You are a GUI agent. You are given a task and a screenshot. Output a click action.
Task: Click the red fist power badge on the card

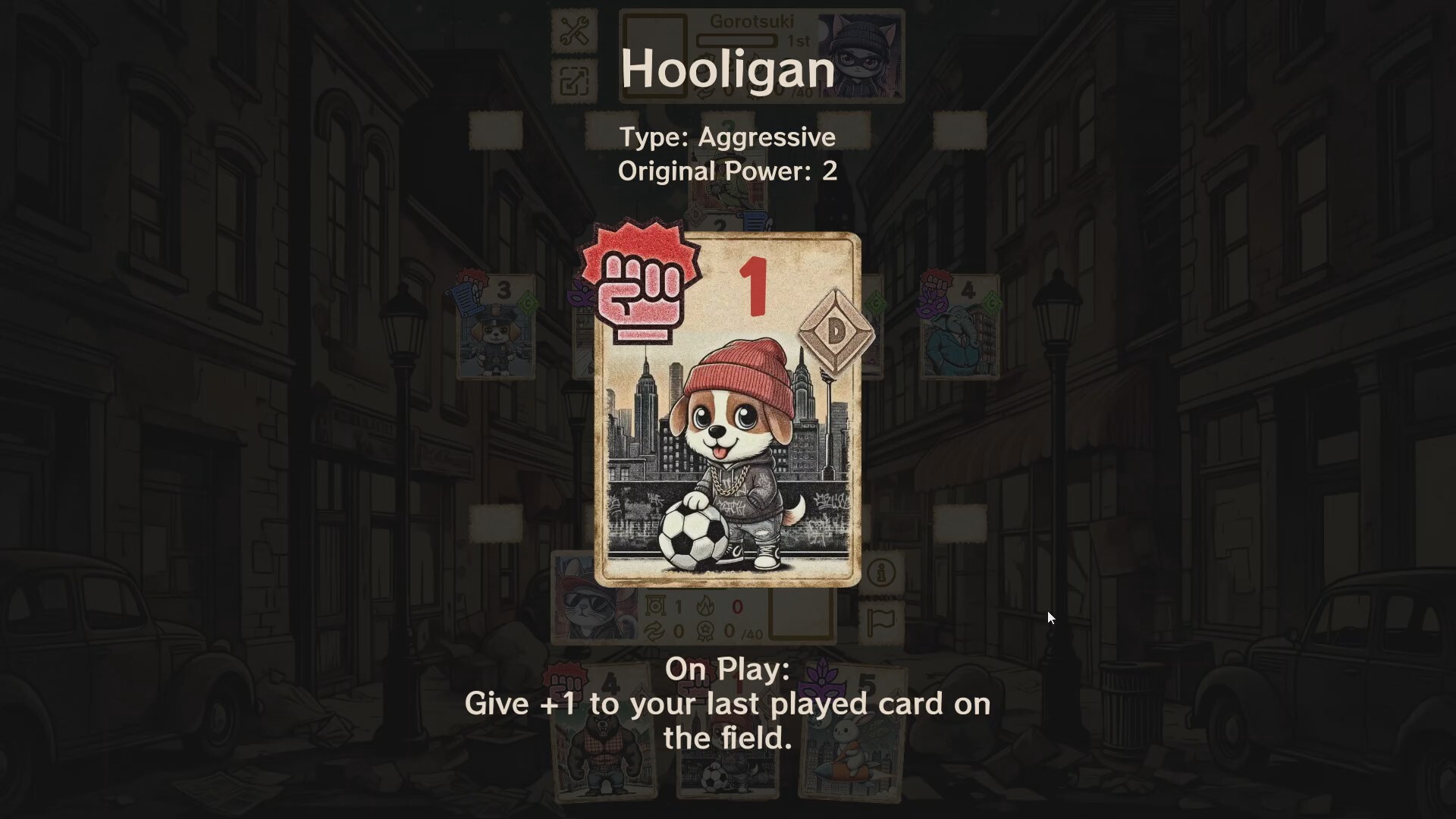pyautogui.click(x=641, y=284)
